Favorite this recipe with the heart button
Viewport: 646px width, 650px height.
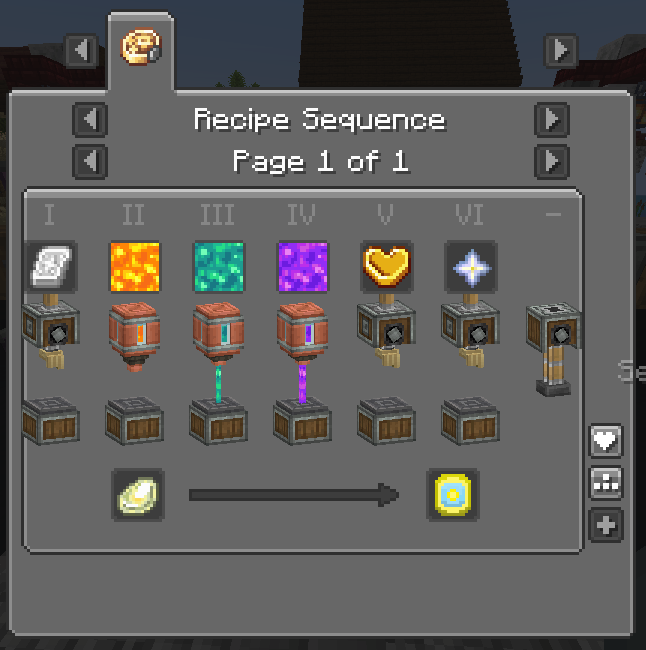pos(606,439)
